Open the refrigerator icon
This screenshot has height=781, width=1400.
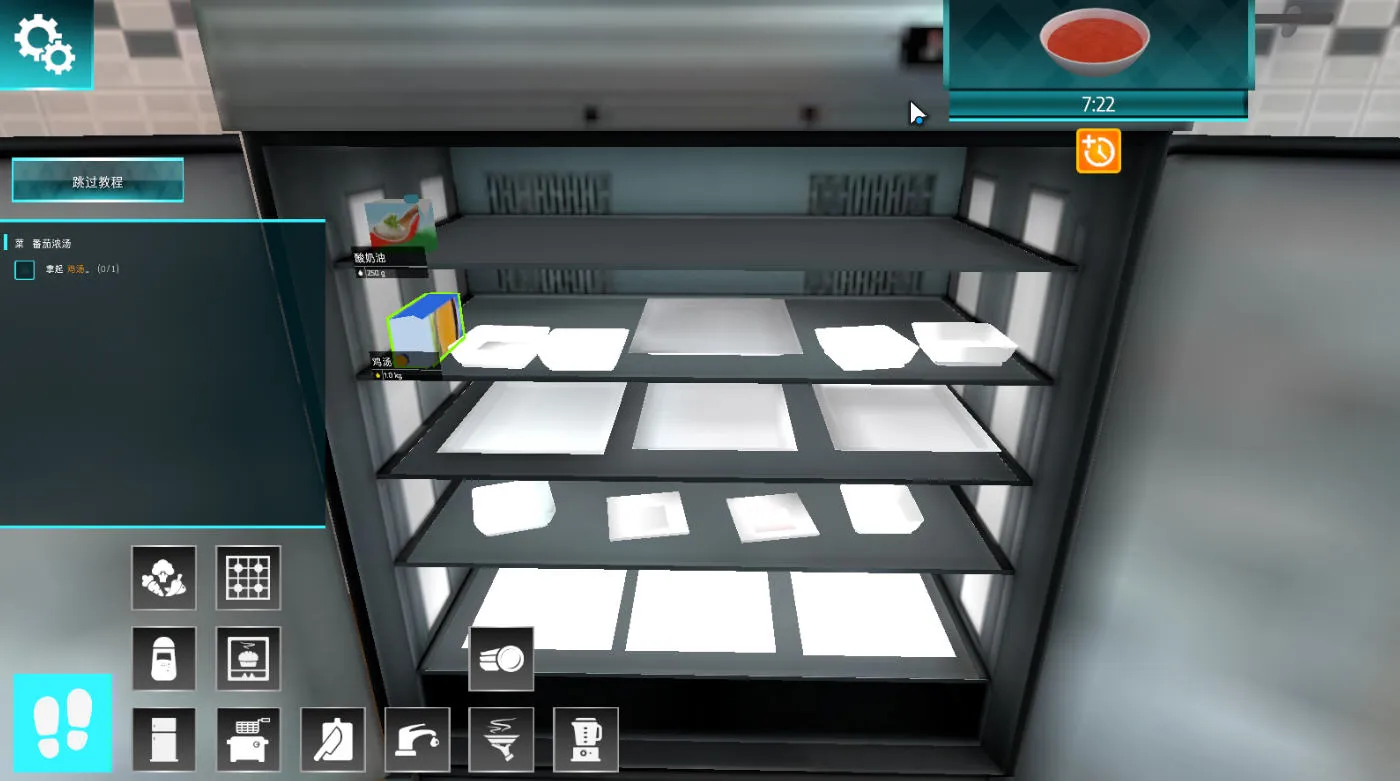(x=164, y=738)
